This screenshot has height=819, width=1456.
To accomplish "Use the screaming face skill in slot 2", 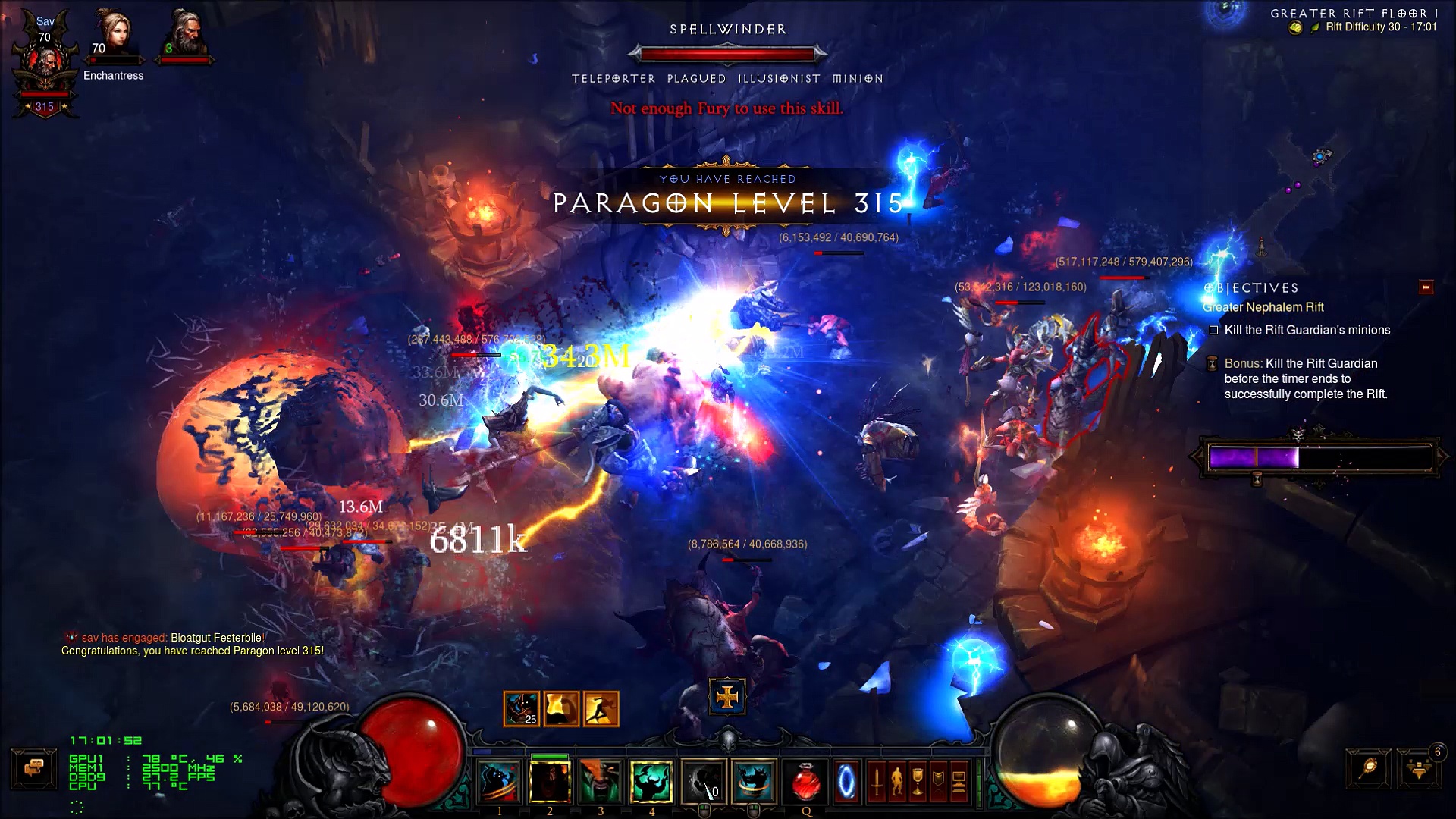I will [550, 781].
